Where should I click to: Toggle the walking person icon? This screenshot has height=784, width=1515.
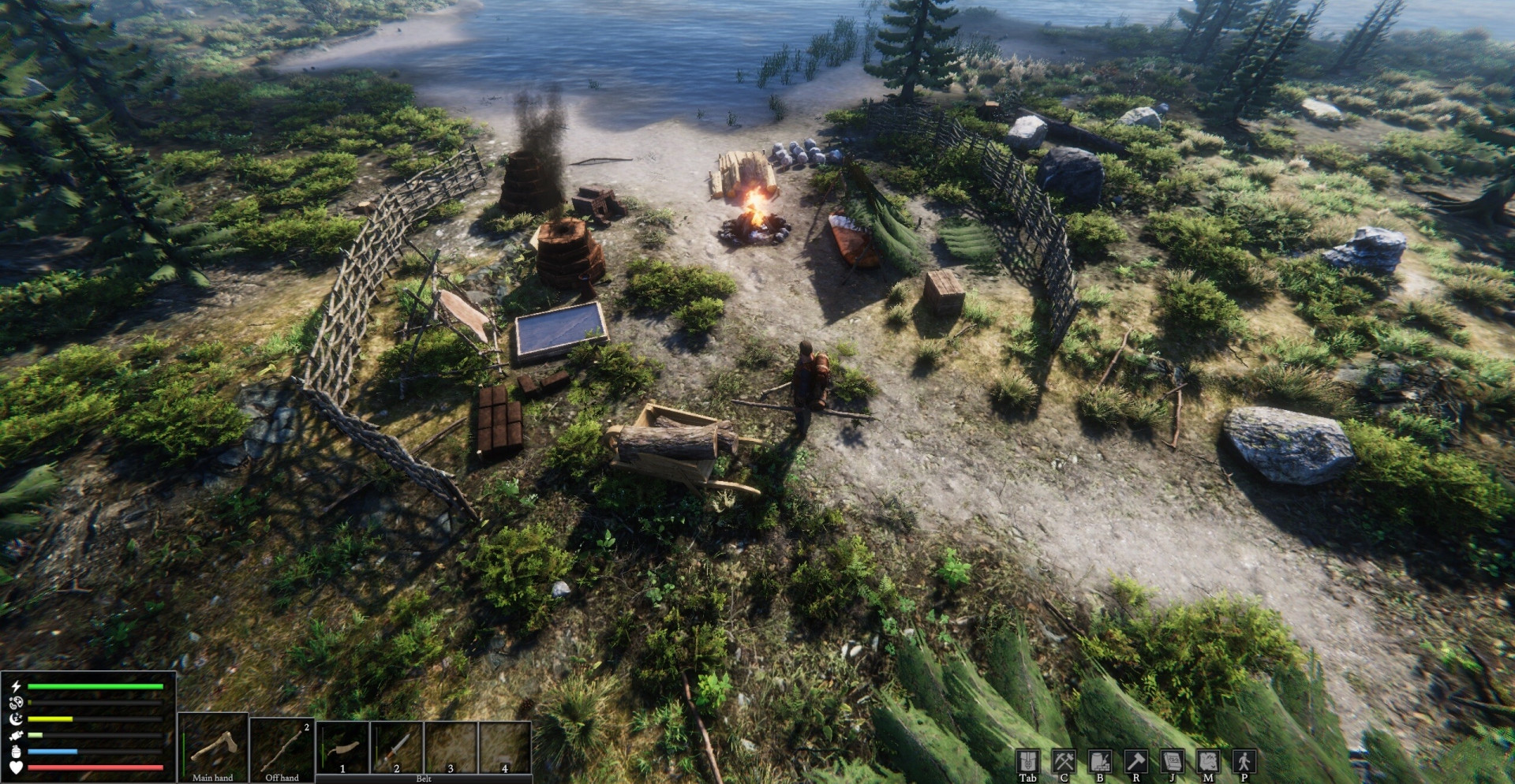[x=1244, y=761]
